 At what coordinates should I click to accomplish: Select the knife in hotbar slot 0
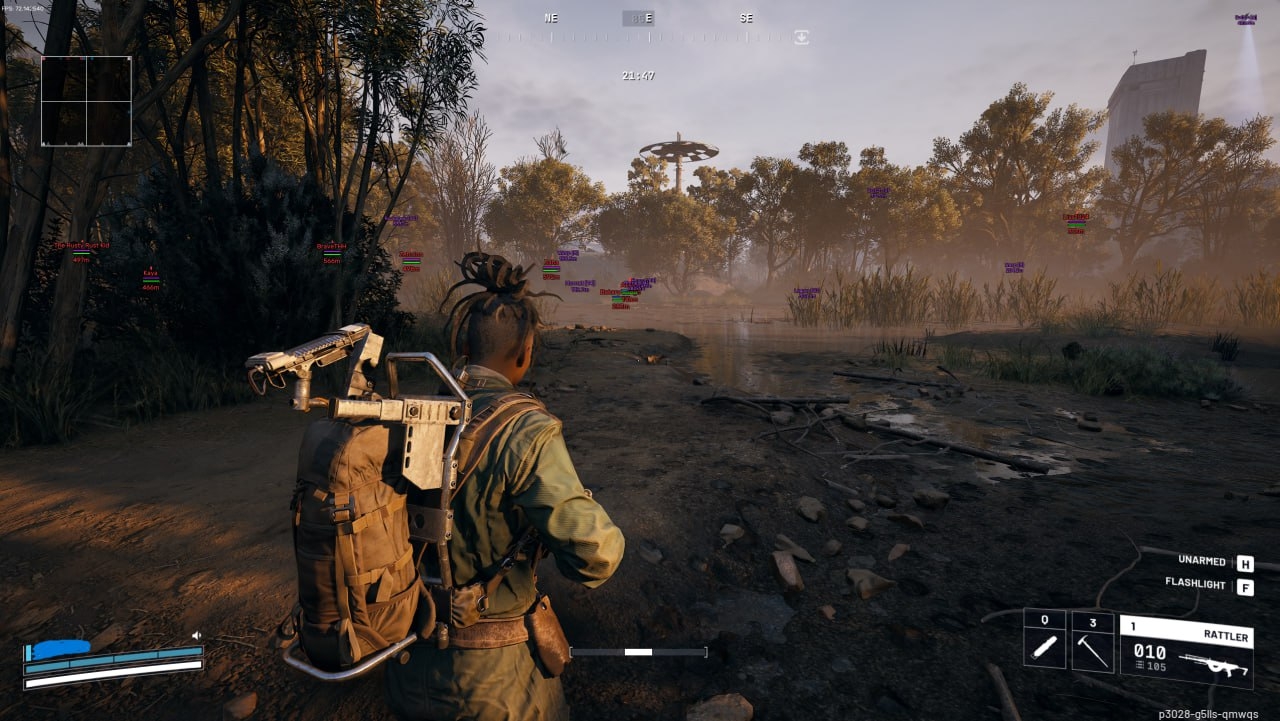[1044, 647]
